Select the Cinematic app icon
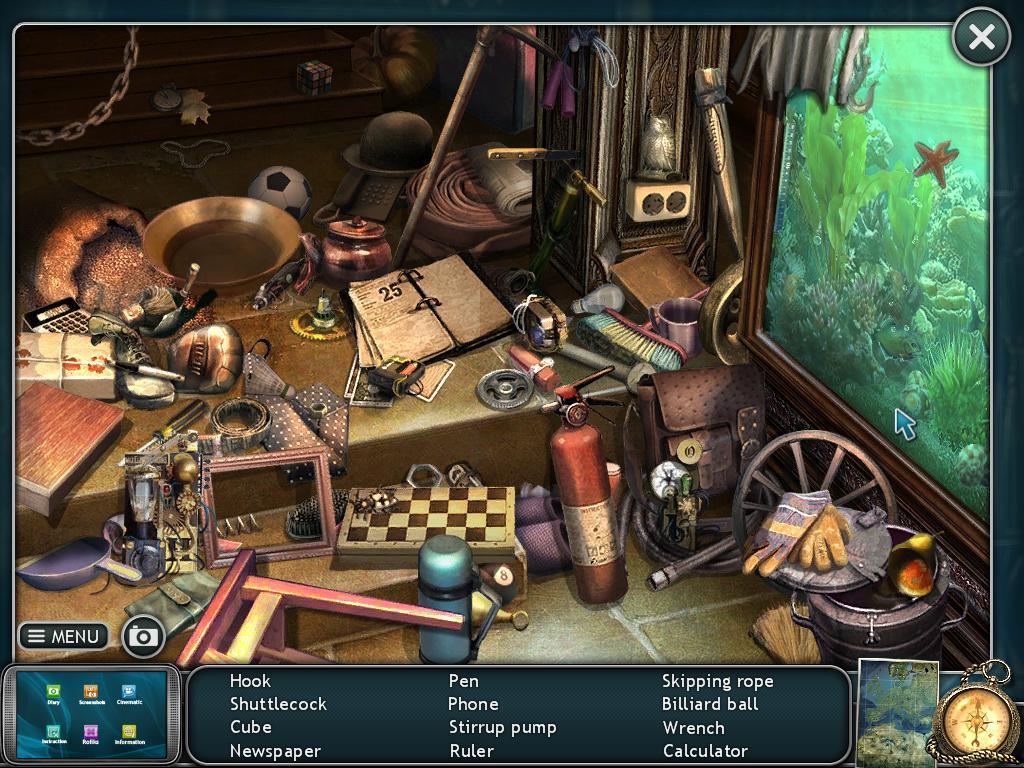The height and width of the screenshot is (768, 1024). click(129, 691)
